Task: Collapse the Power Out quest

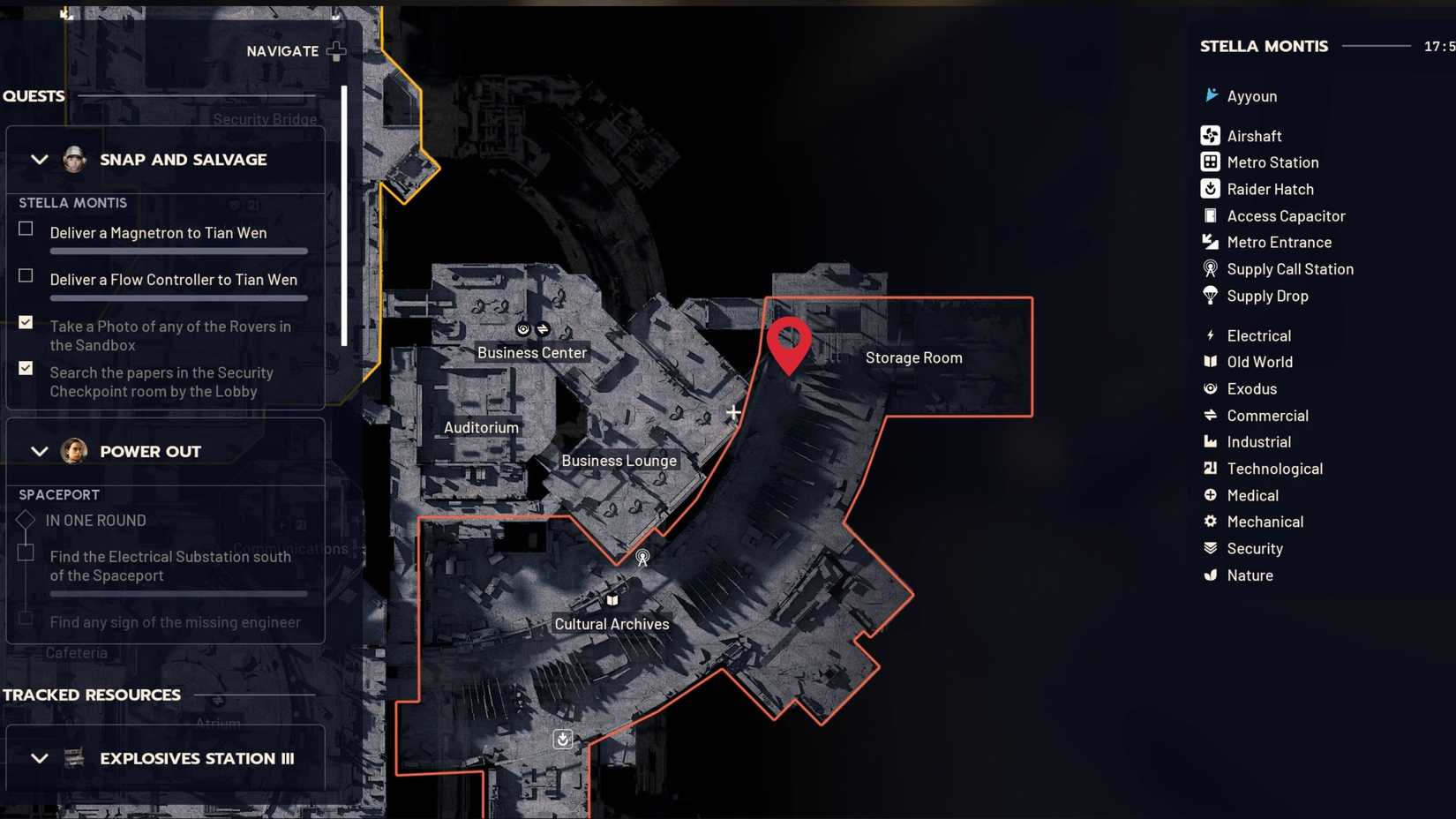Action: point(39,451)
